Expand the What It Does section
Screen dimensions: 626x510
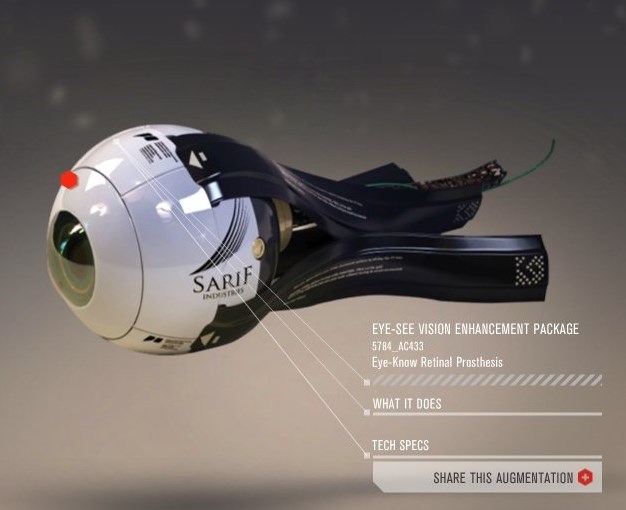pos(407,404)
